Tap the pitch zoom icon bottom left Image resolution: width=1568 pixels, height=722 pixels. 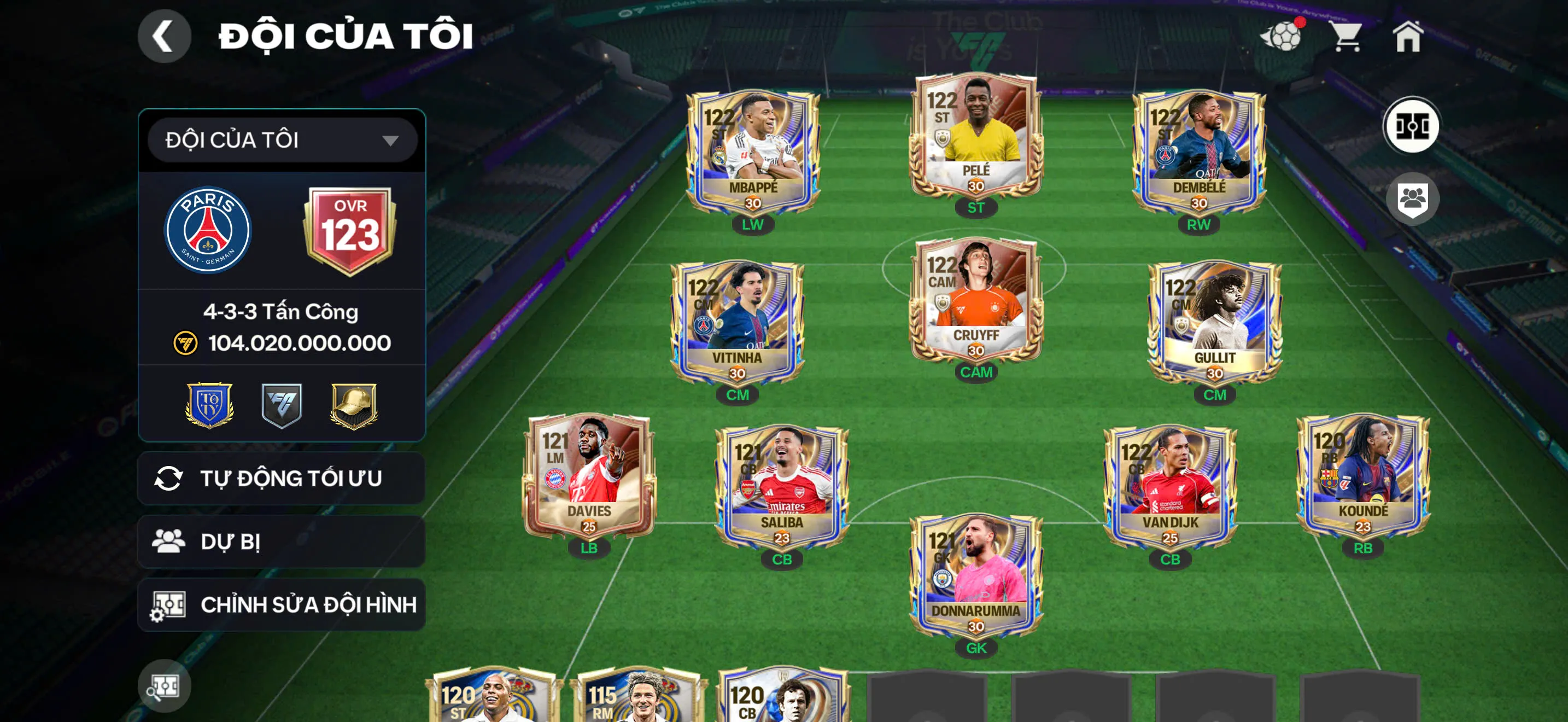pyautogui.click(x=165, y=685)
